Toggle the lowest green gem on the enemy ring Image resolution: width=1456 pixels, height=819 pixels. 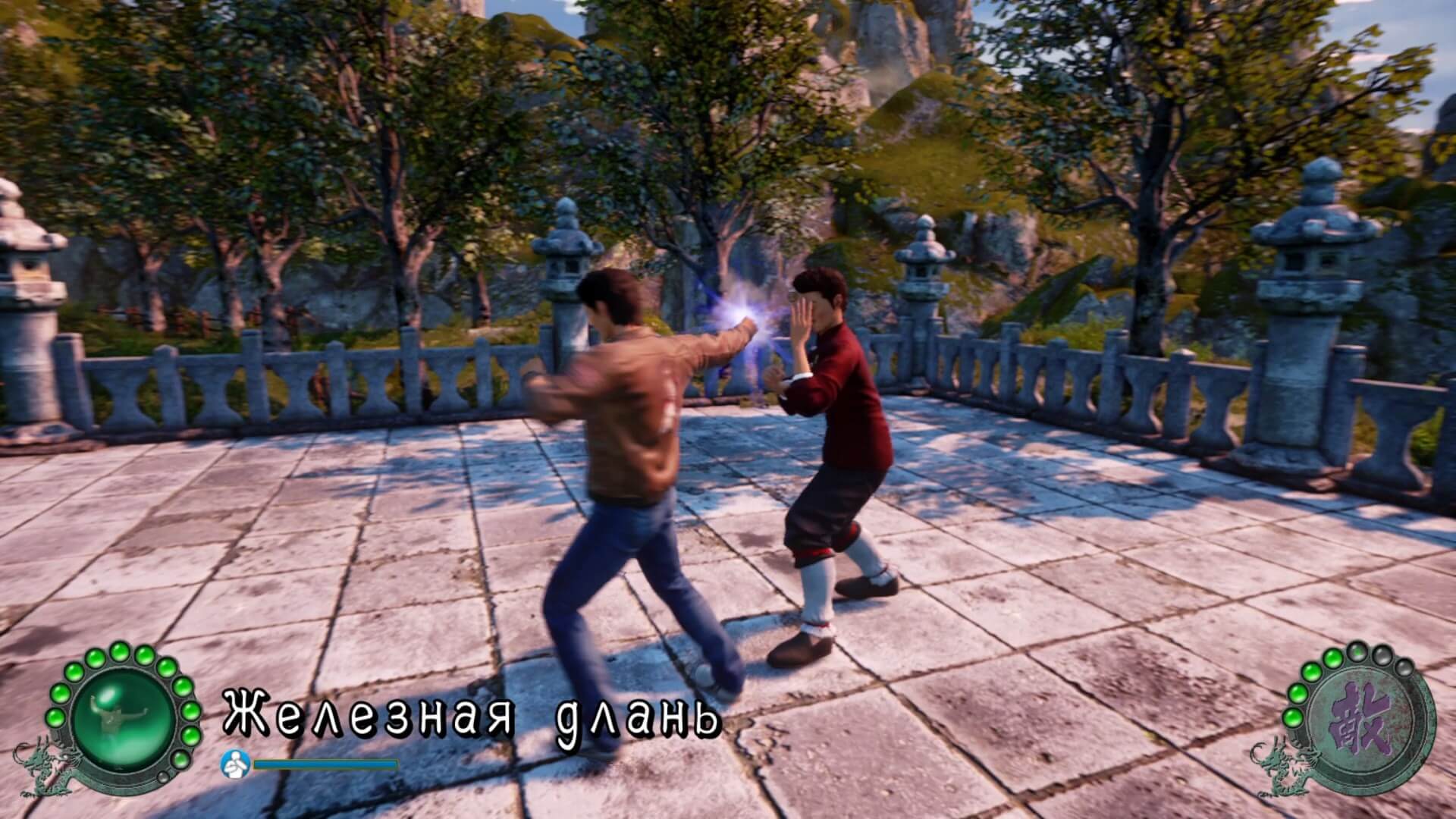tap(1293, 719)
